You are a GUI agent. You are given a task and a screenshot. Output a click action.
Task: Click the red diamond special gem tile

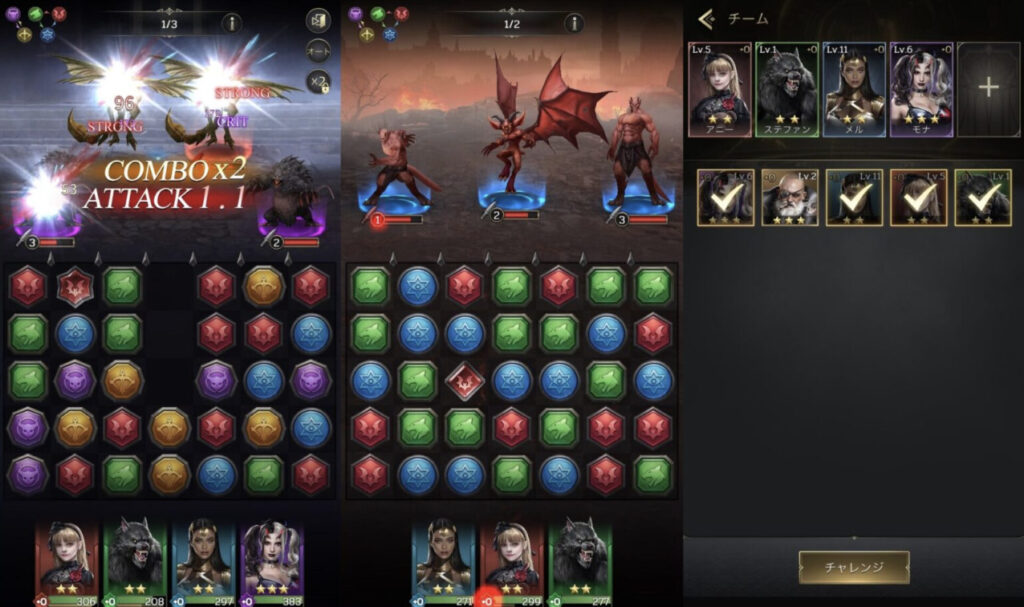pos(465,380)
